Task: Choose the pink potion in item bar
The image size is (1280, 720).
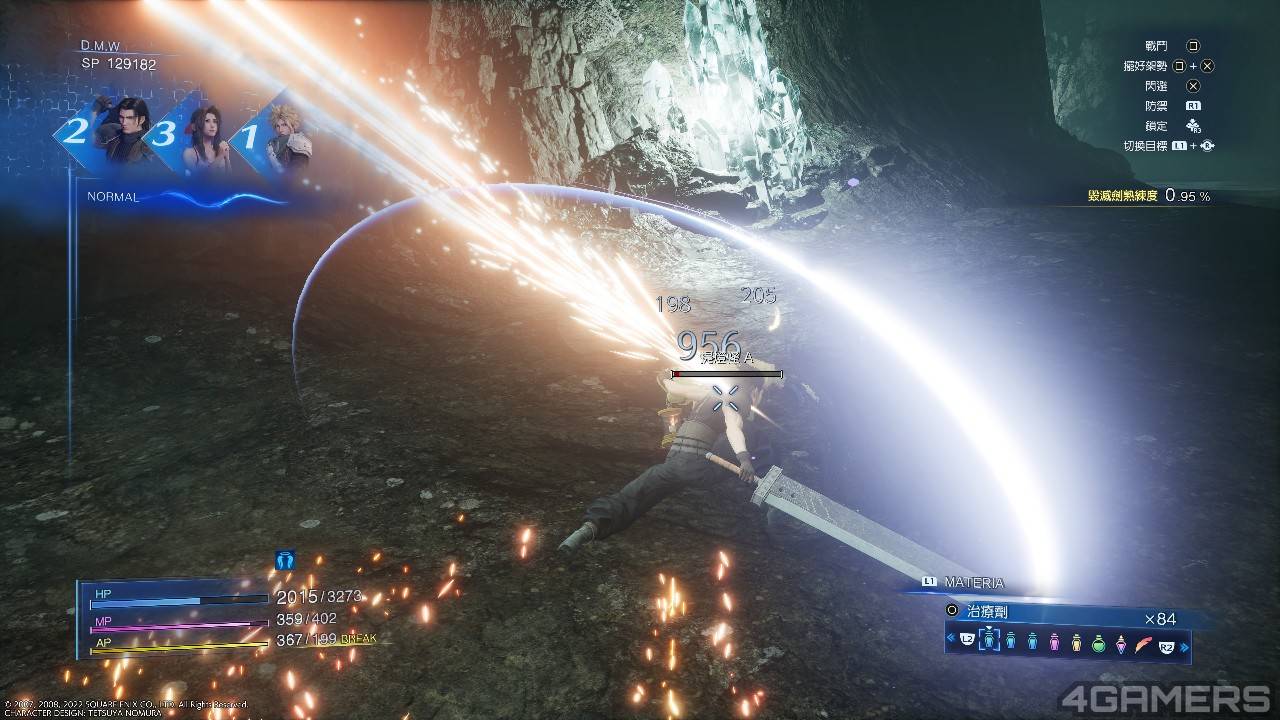Action: tap(1054, 642)
